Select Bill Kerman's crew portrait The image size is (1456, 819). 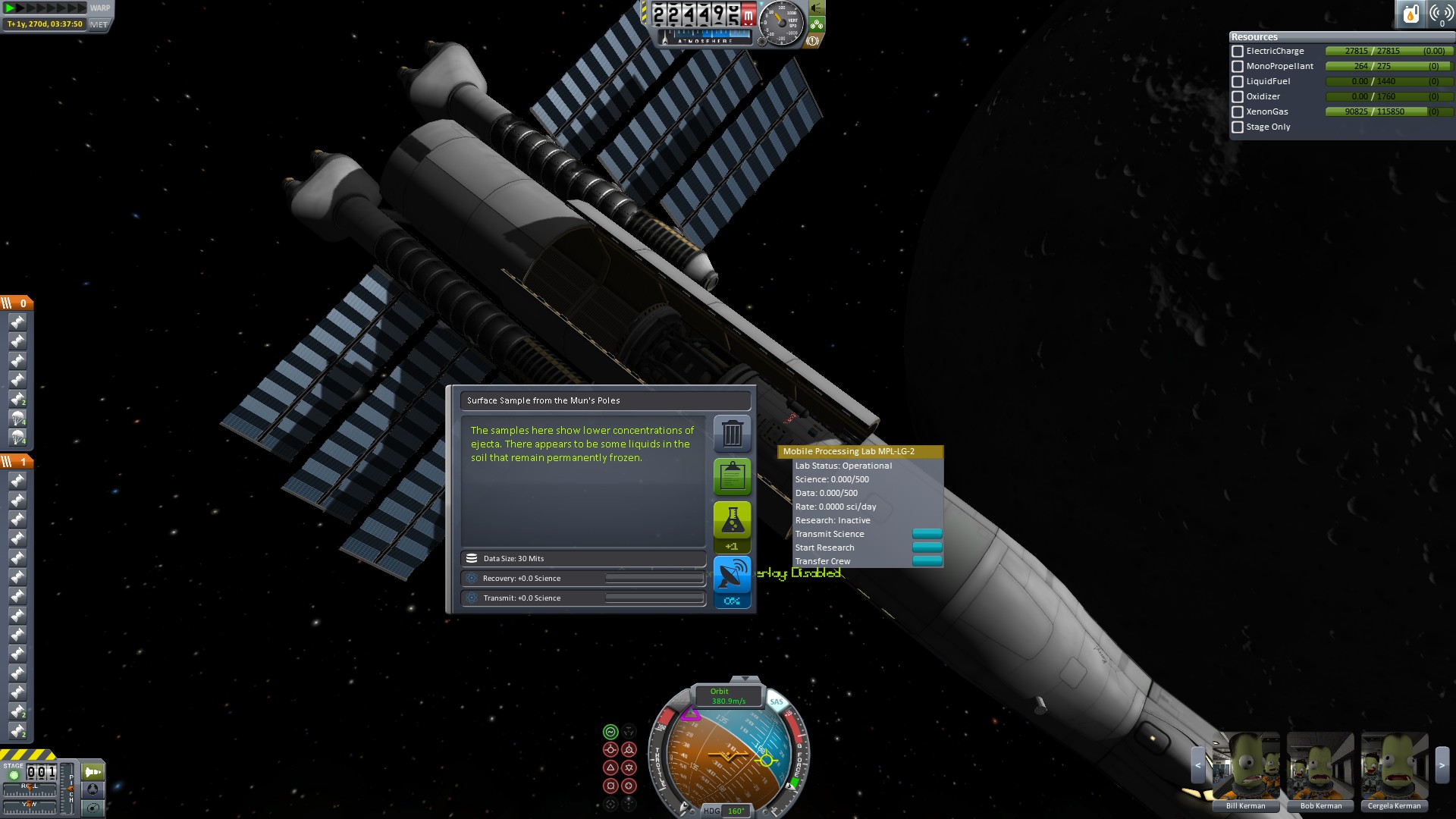click(x=1246, y=767)
